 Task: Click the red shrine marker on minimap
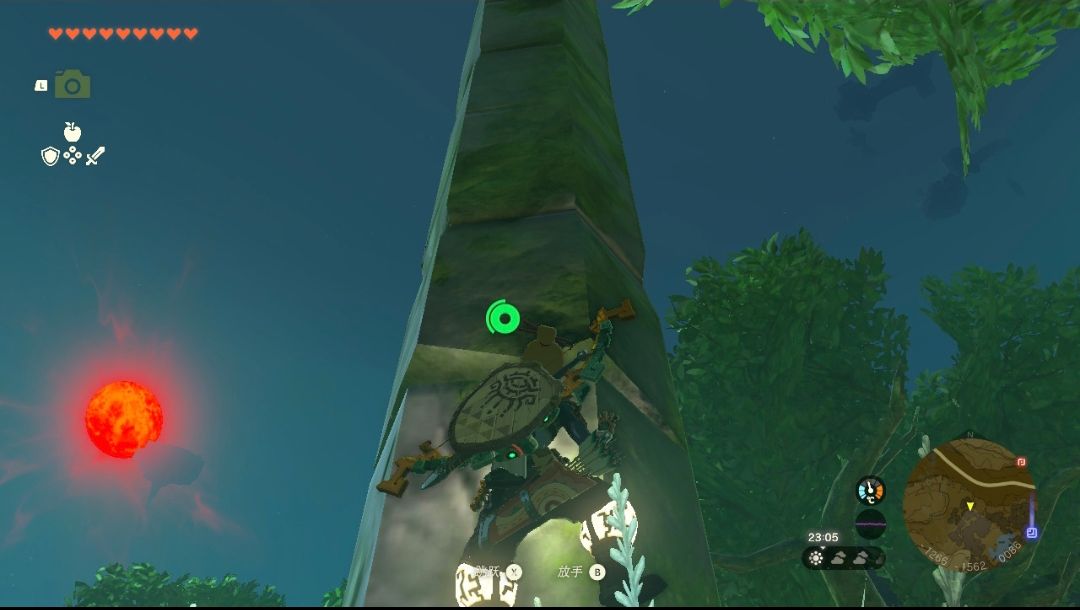point(1021,463)
